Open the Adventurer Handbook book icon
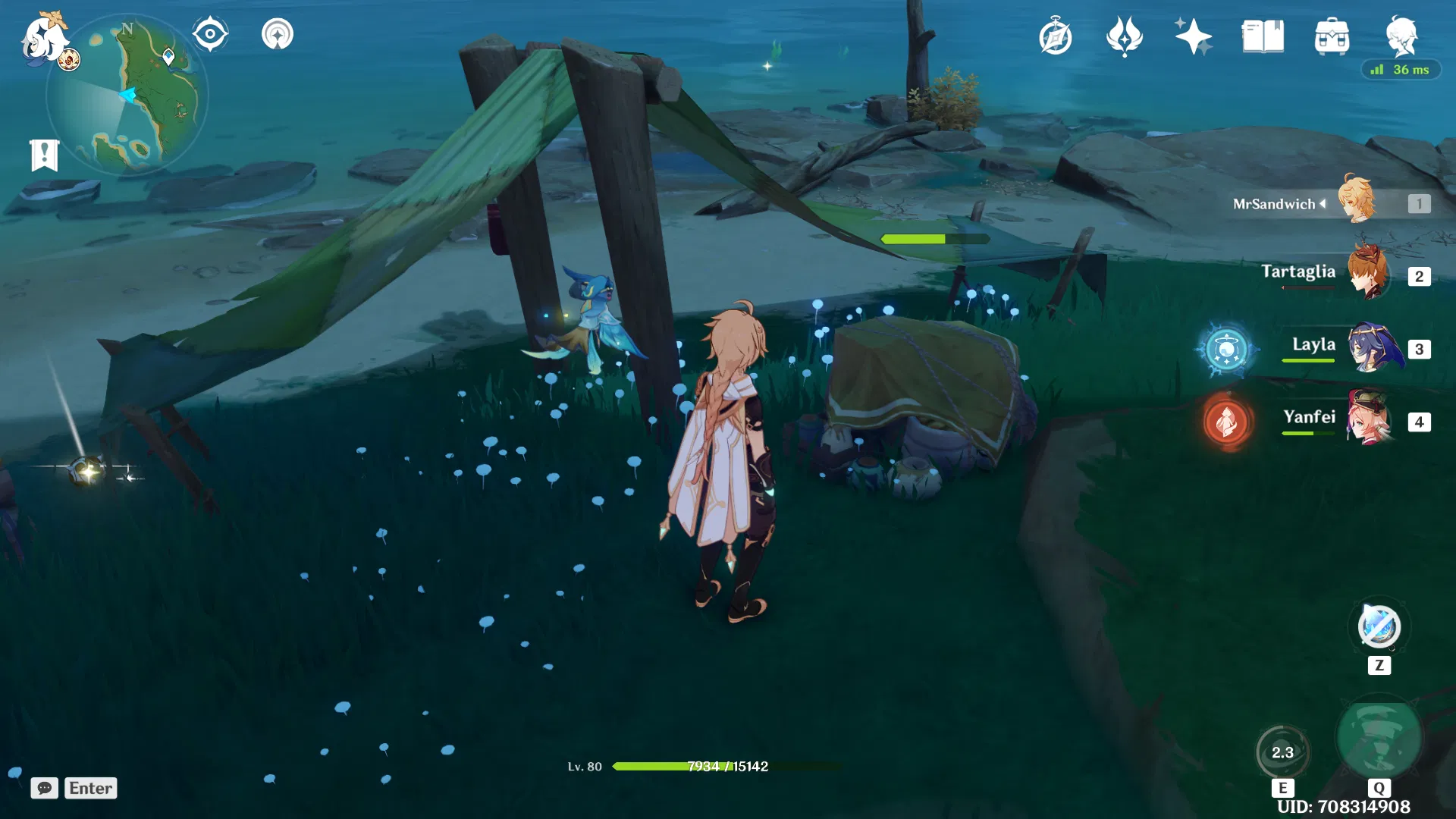 [x=1263, y=36]
